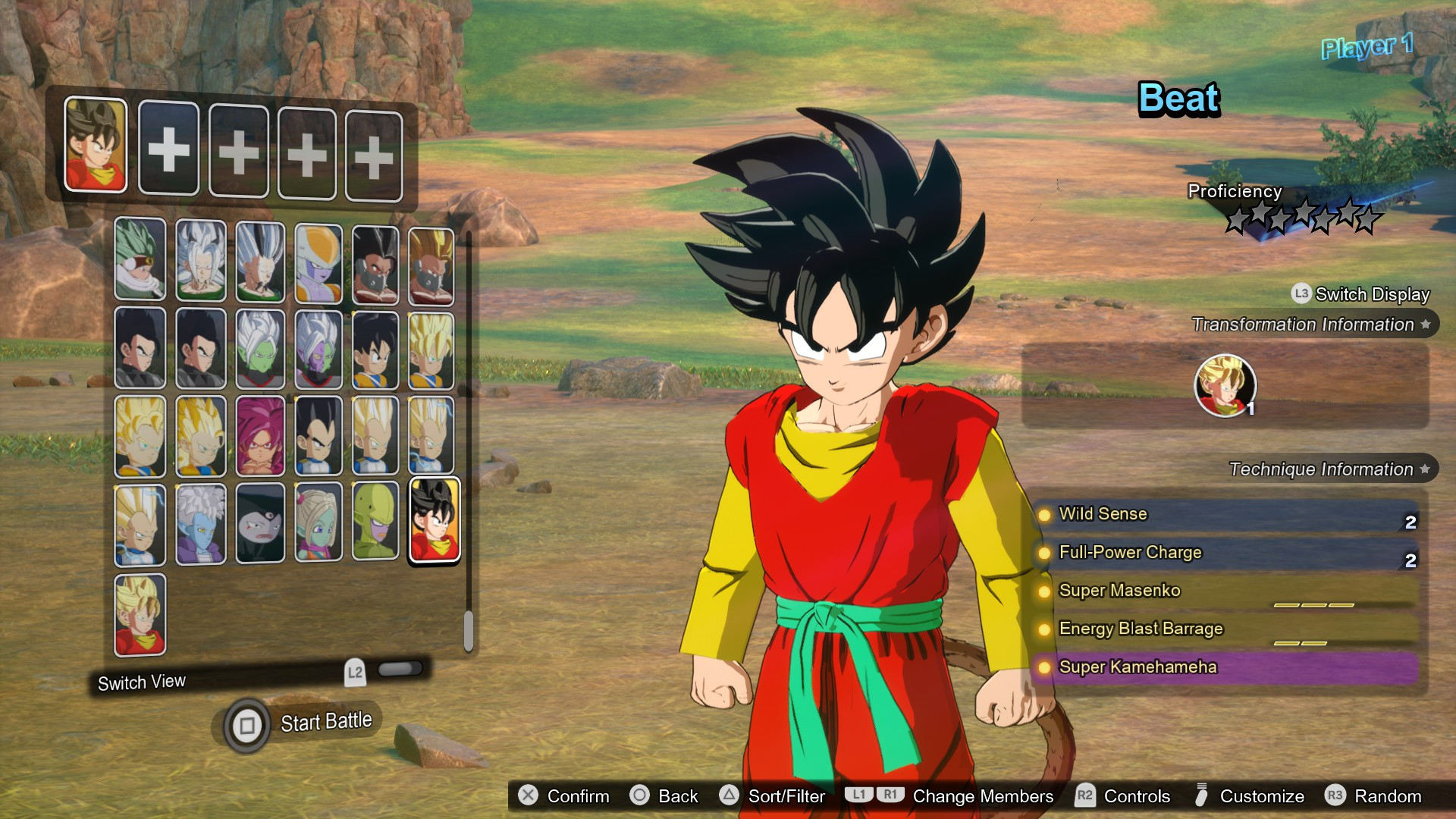This screenshot has height=819, width=1456.
Task: Select the pink-haired Super Saiyan God portrait
Action: pos(258,436)
